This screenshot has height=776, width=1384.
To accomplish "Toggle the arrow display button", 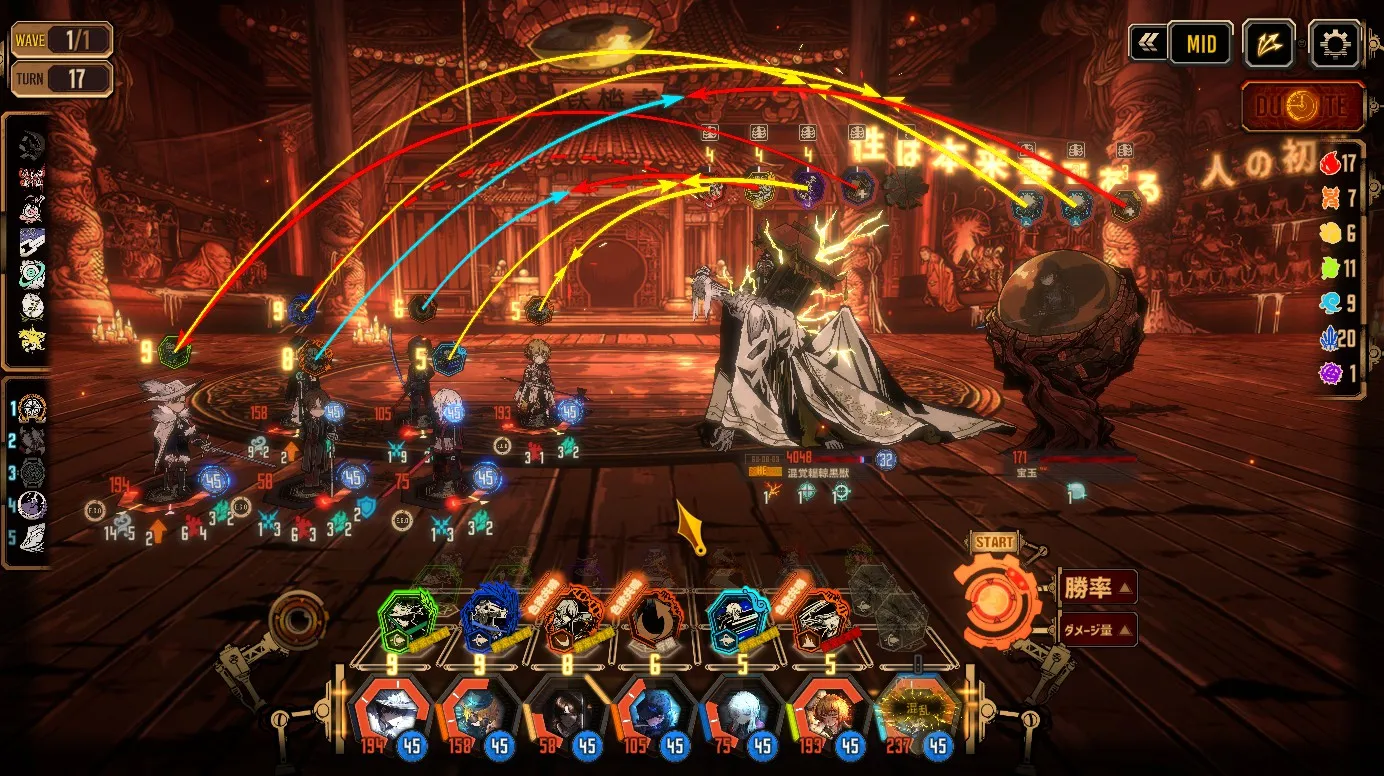I will (x=1269, y=44).
